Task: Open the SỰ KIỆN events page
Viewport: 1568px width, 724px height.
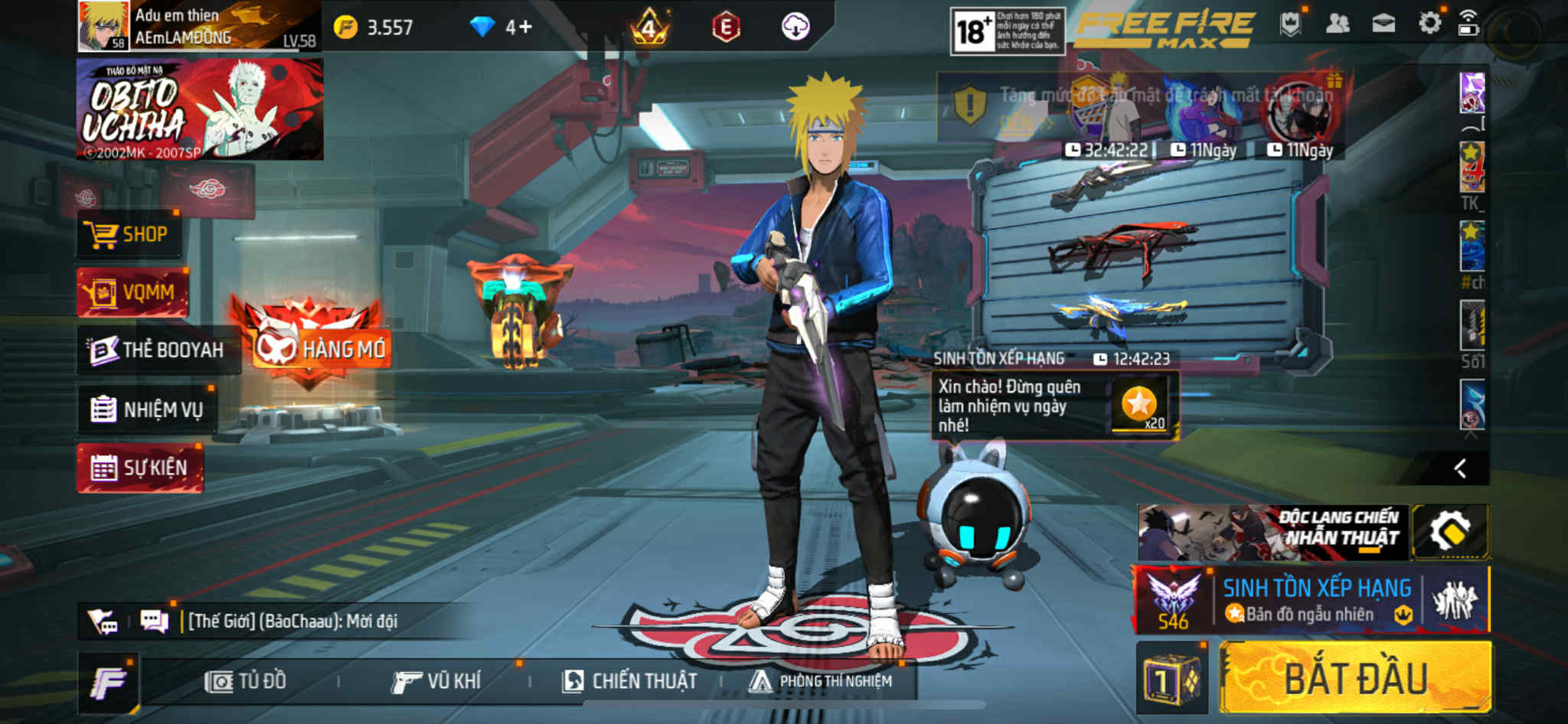Action: pyautogui.click(x=139, y=468)
